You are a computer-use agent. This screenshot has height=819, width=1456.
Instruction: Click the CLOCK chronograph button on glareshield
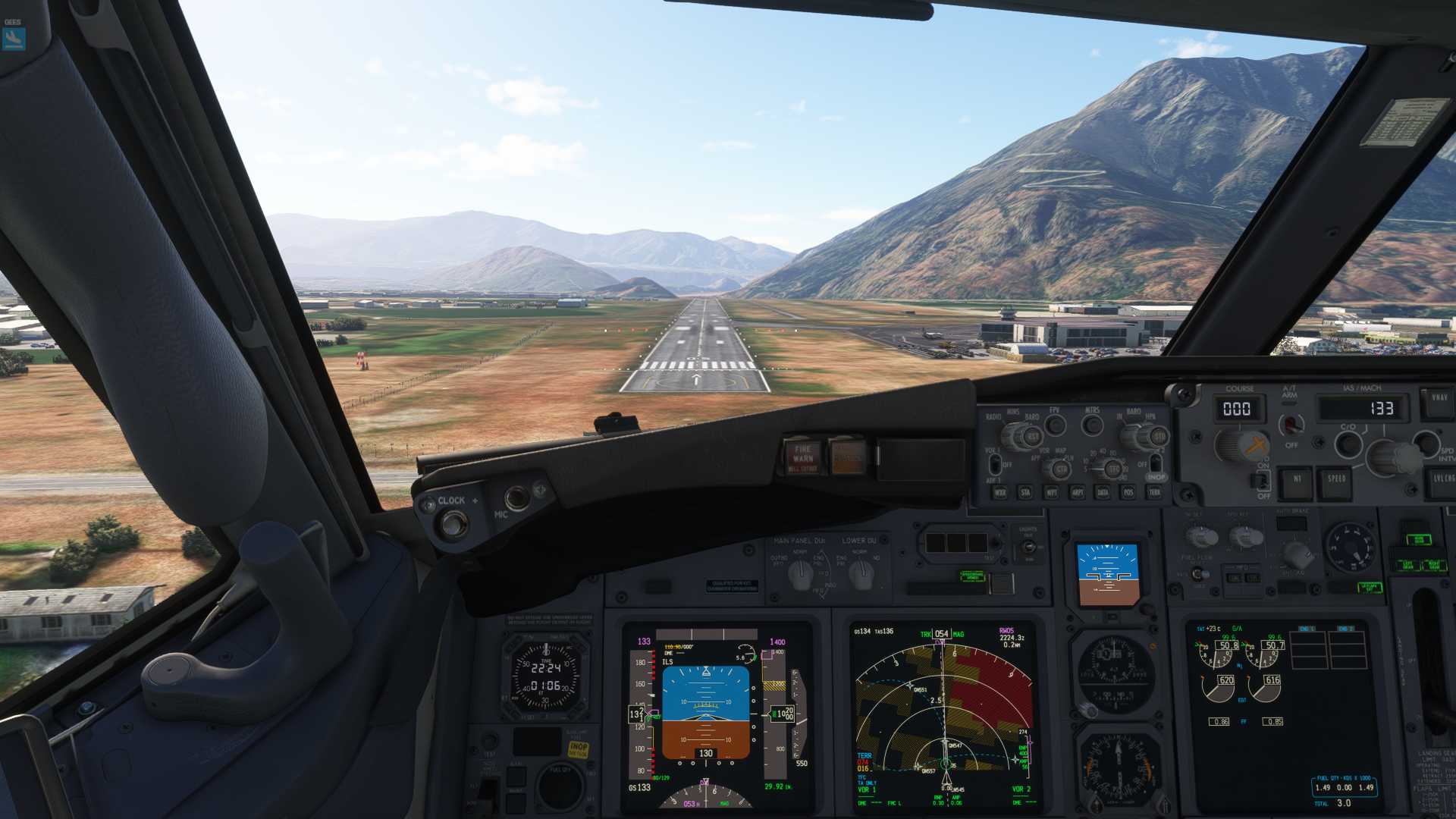[x=453, y=523]
